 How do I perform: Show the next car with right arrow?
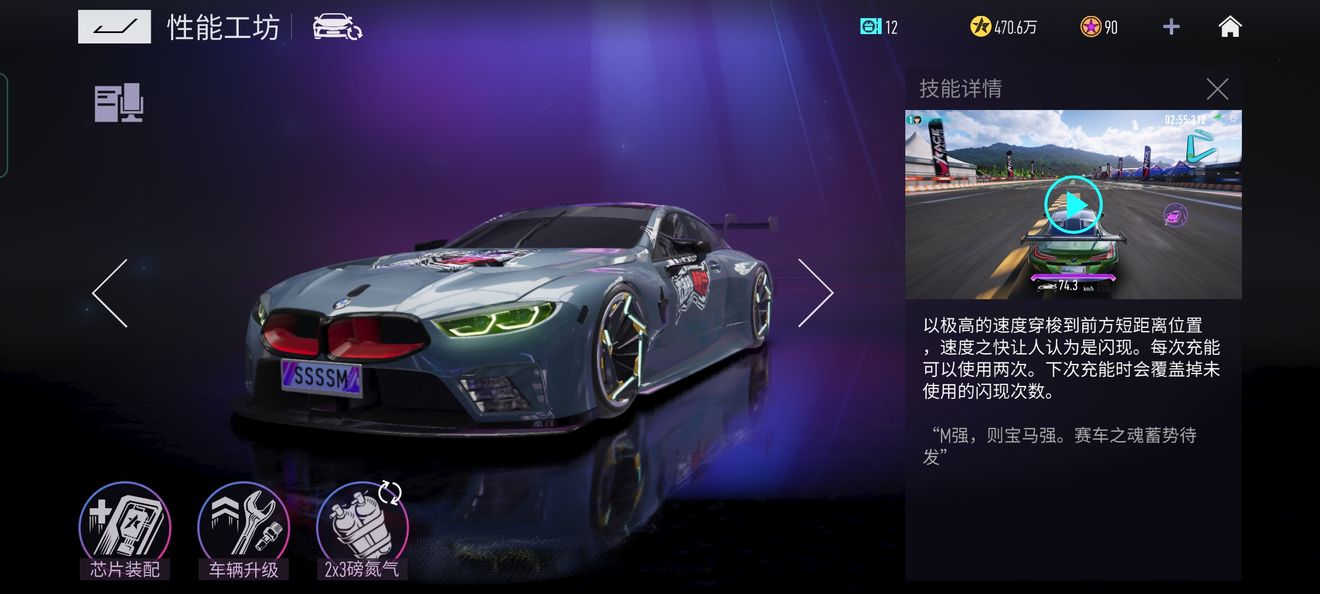point(815,293)
